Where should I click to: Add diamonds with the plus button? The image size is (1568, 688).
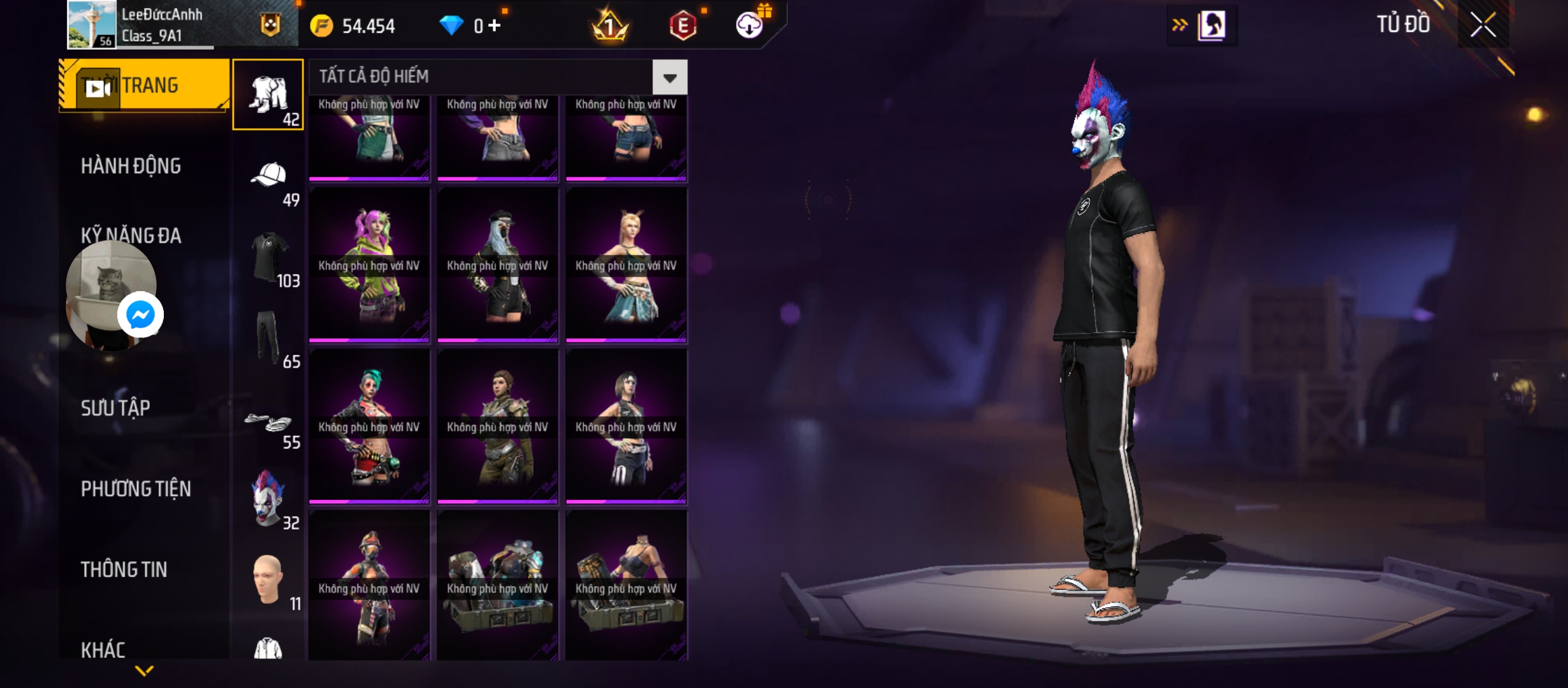click(495, 25)
